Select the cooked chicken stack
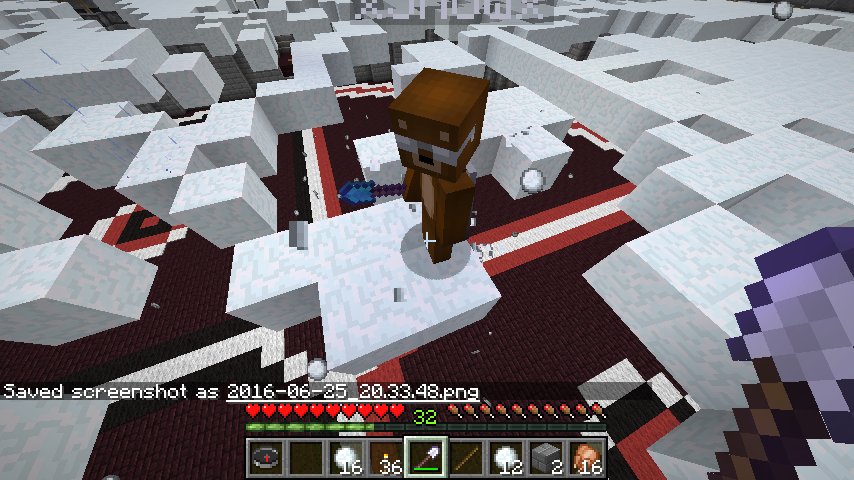Screen dimensions: 854x480 coord(585,458)
